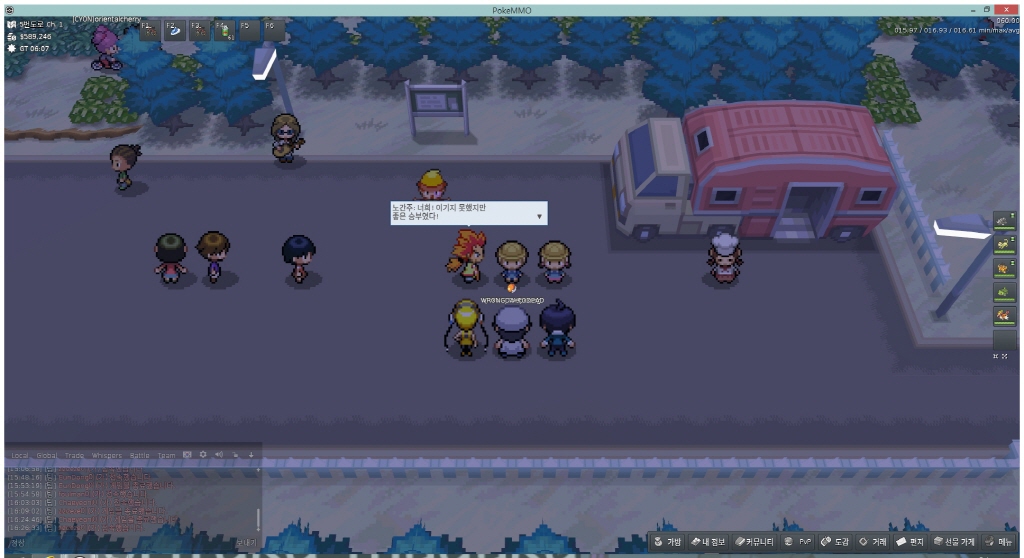The width and height of the screenshot is (1024, 558).
Task: Toggle the chat sound speaker icon
Action: [219, 455]
